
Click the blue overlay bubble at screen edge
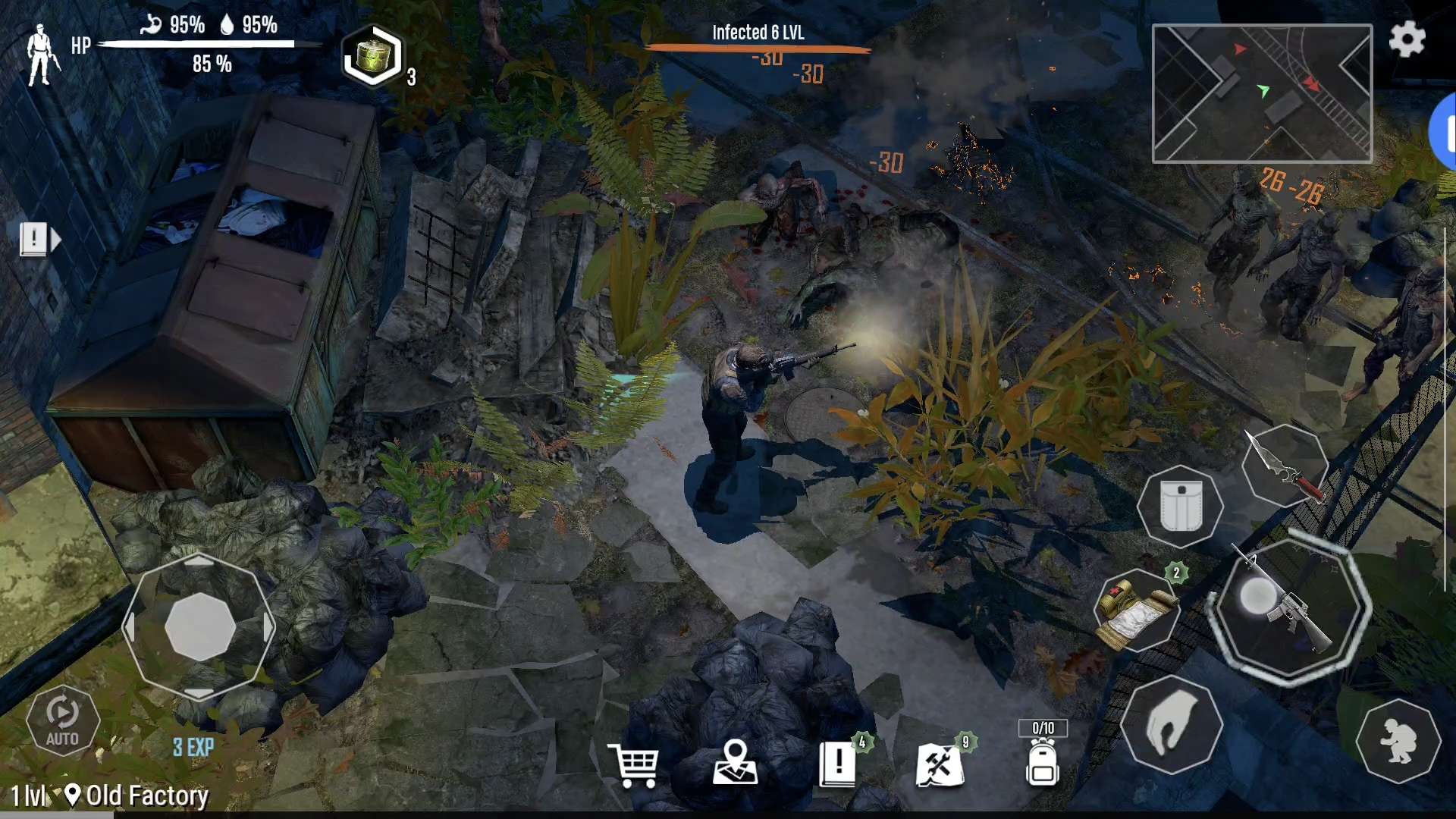tap(1444, 132)
